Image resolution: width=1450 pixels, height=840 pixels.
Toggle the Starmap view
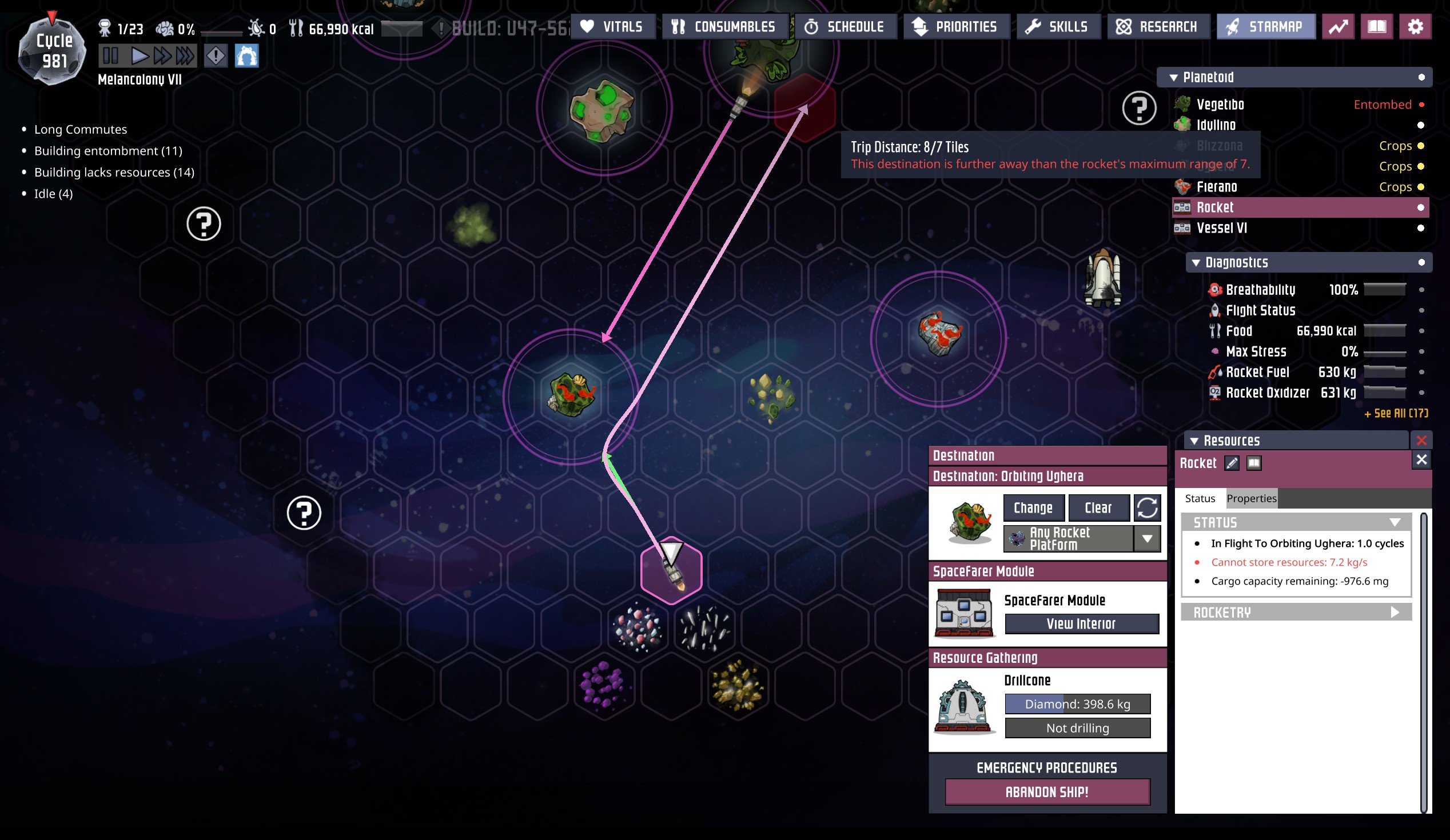tap(1265, 26)
